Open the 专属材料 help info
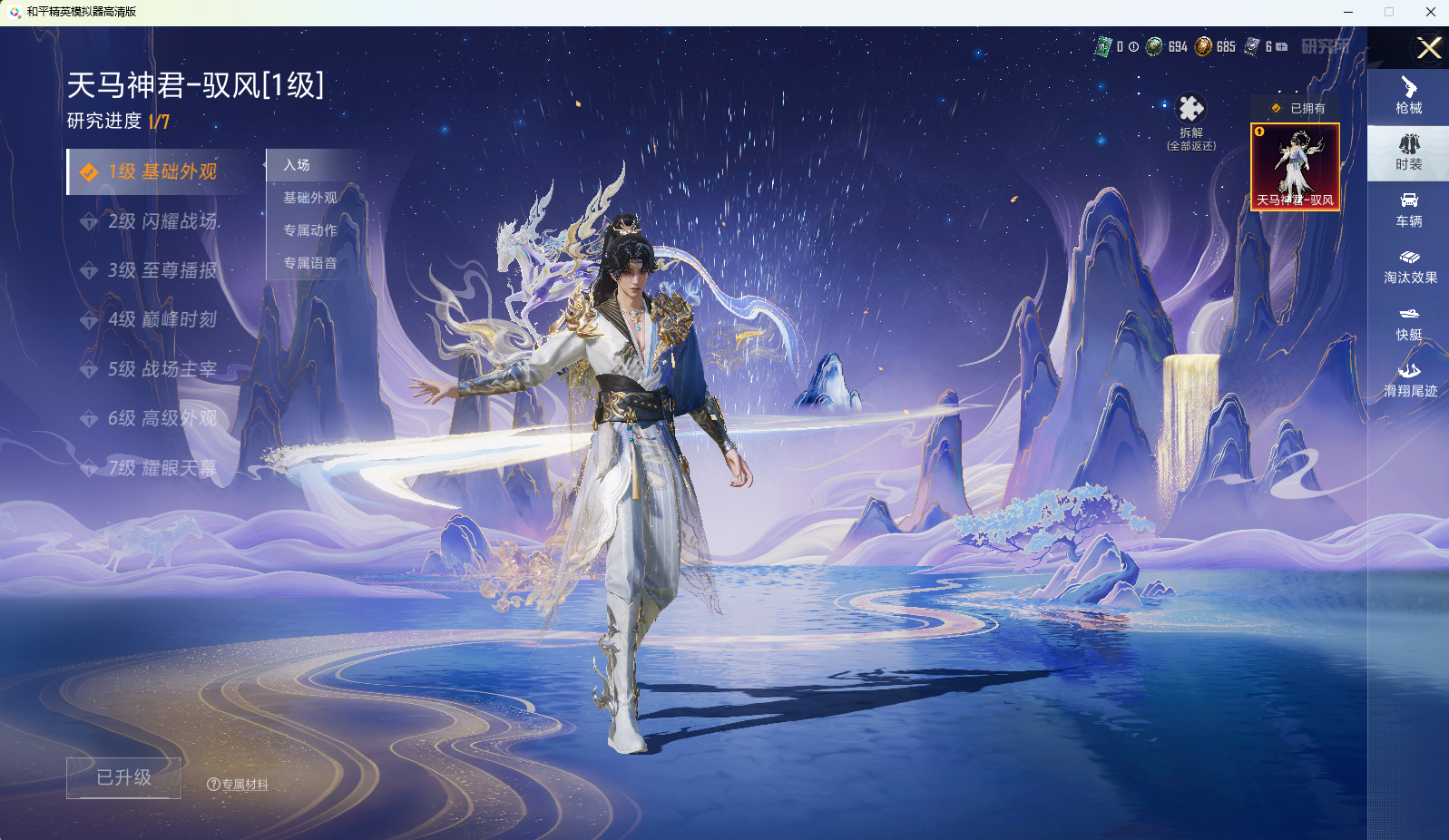 tap(238, 785)
